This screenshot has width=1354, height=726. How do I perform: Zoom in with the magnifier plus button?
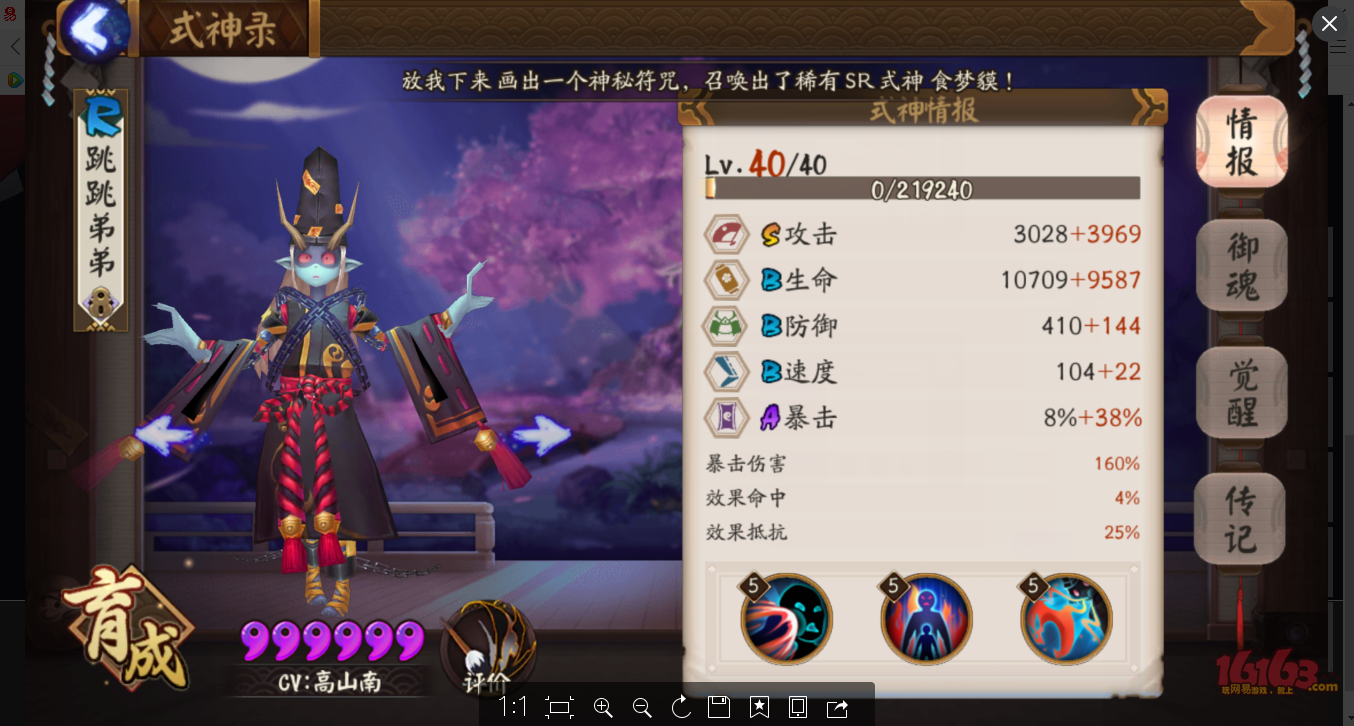click(x=603, y=708)
